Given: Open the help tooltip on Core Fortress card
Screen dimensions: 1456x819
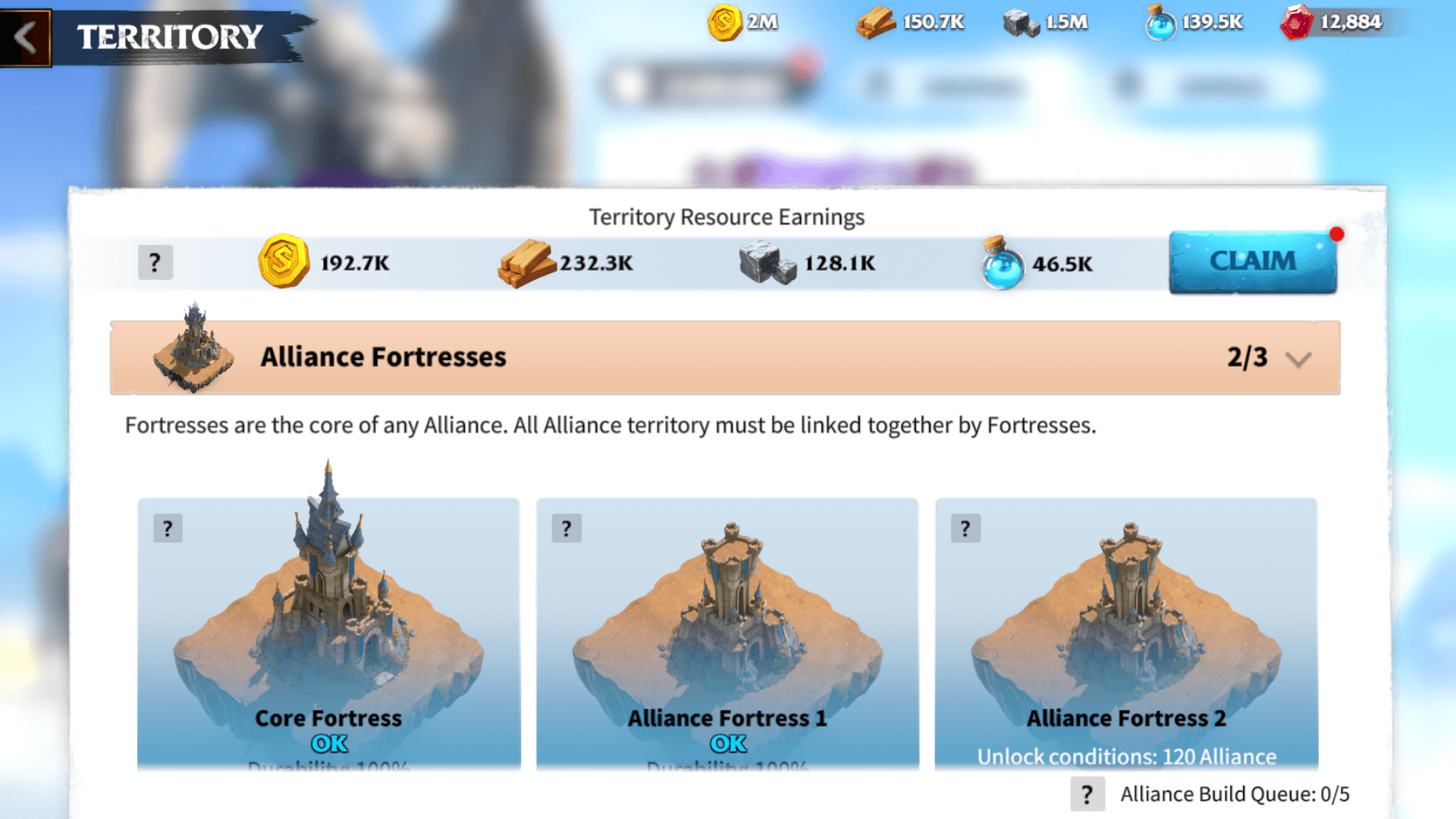Looking at the screenshot, I should (168, 529).
